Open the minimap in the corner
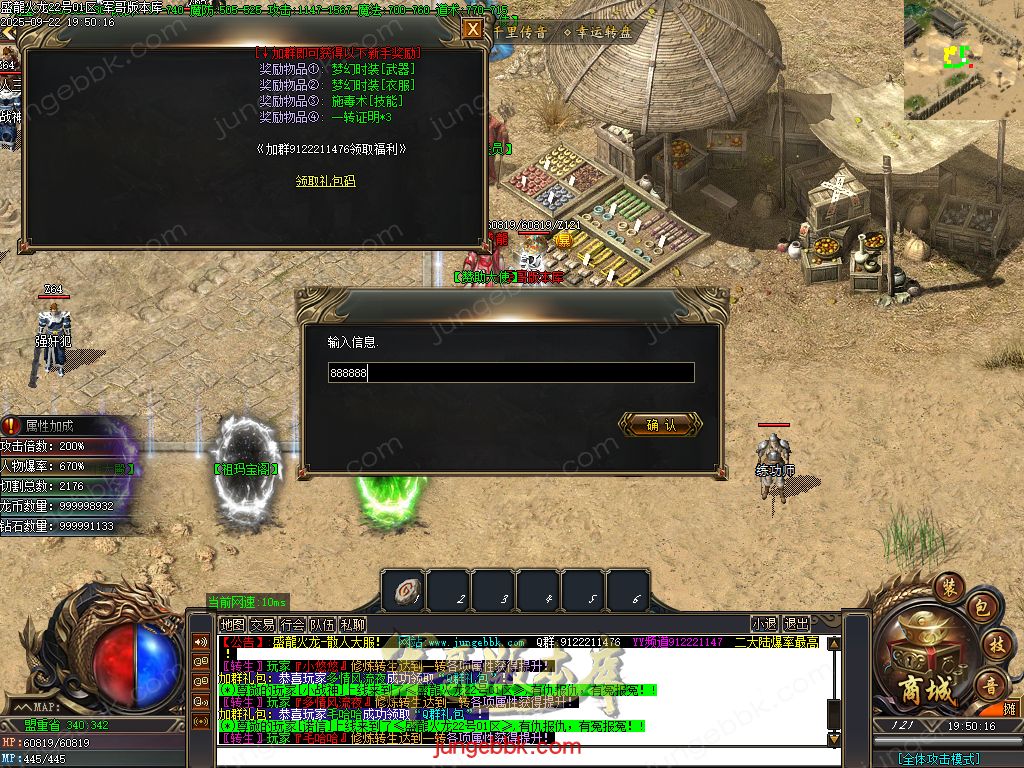Viewport: 1024px width, 768px height. (963, 59)
